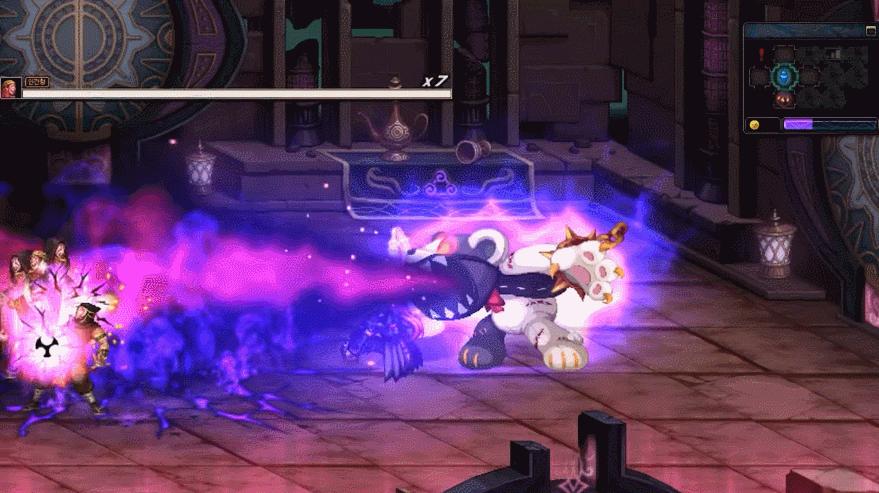
Task: Click the dungeon minimap panel
Action: pyautogui.click(x=810, y=75)
